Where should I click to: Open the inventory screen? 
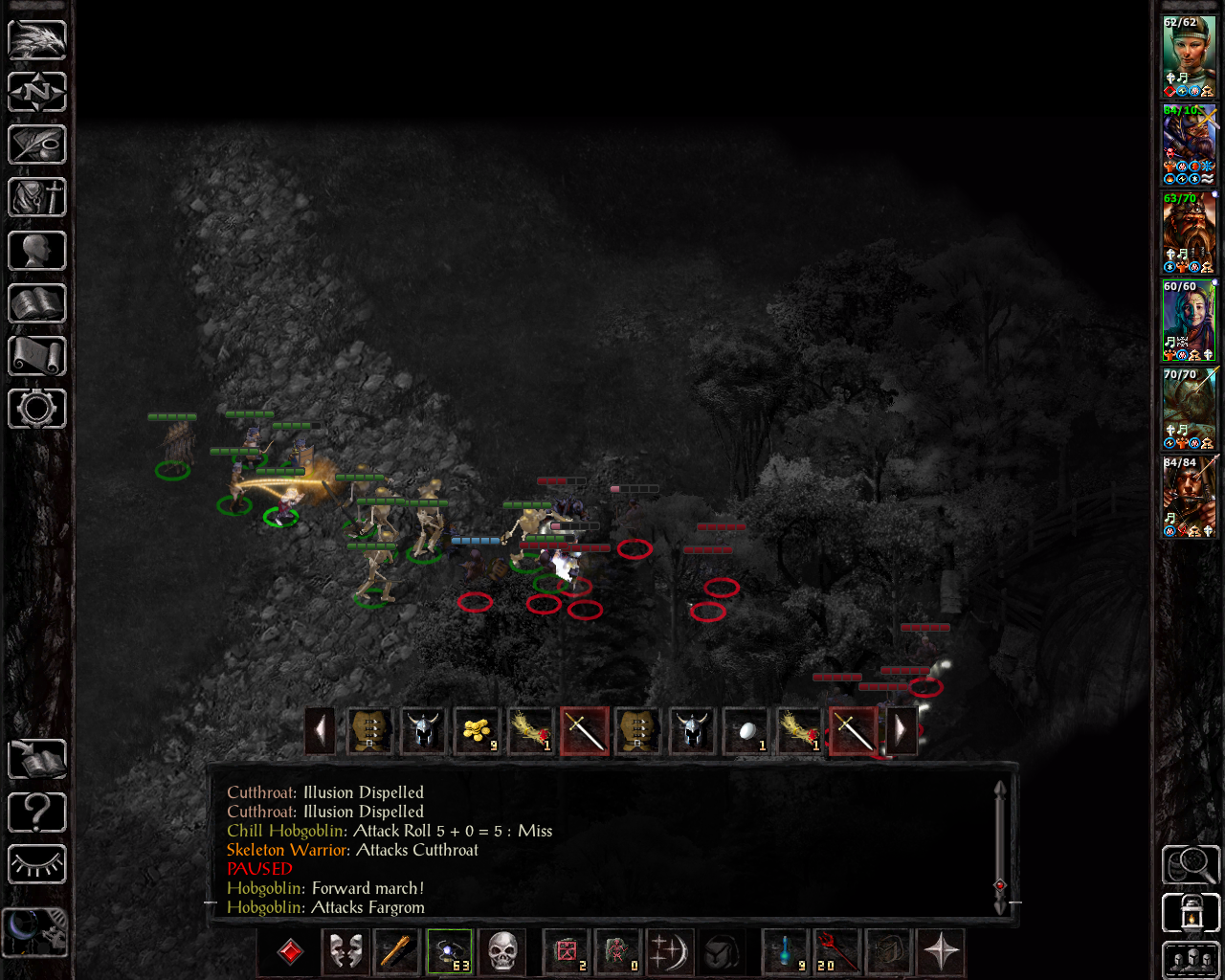tap(37, 197)
